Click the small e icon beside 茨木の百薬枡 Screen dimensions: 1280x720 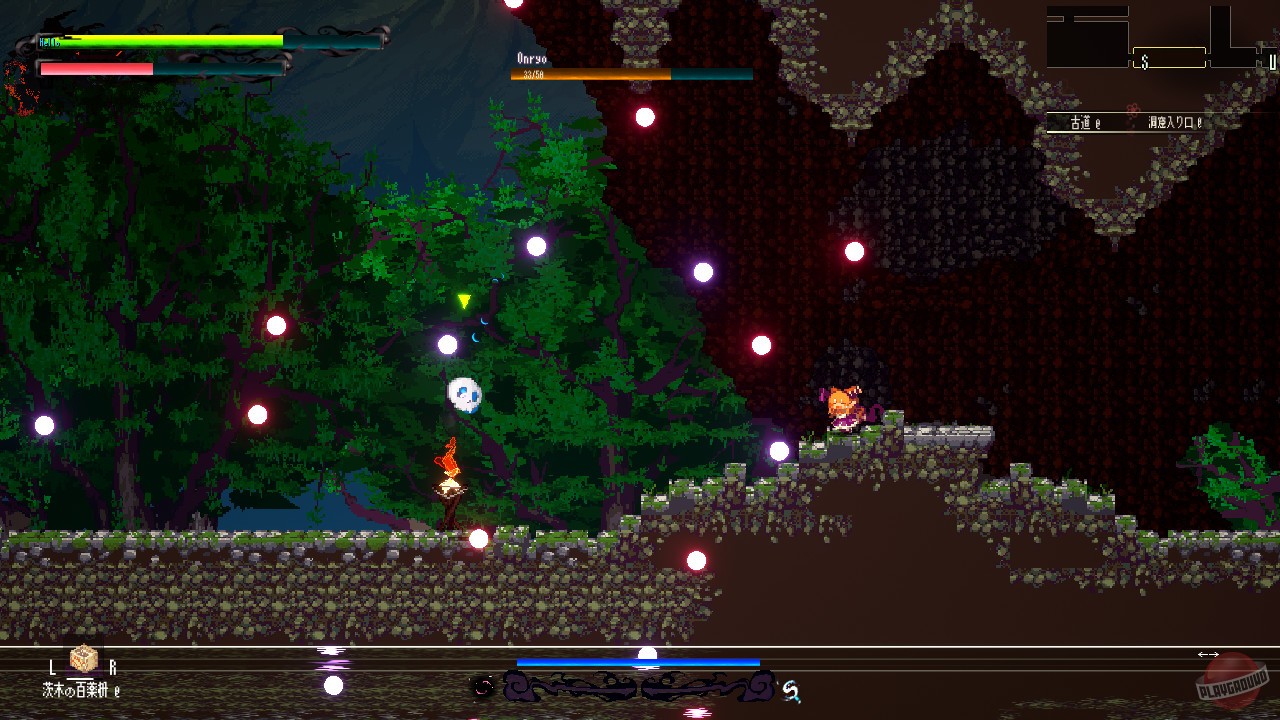115,690
